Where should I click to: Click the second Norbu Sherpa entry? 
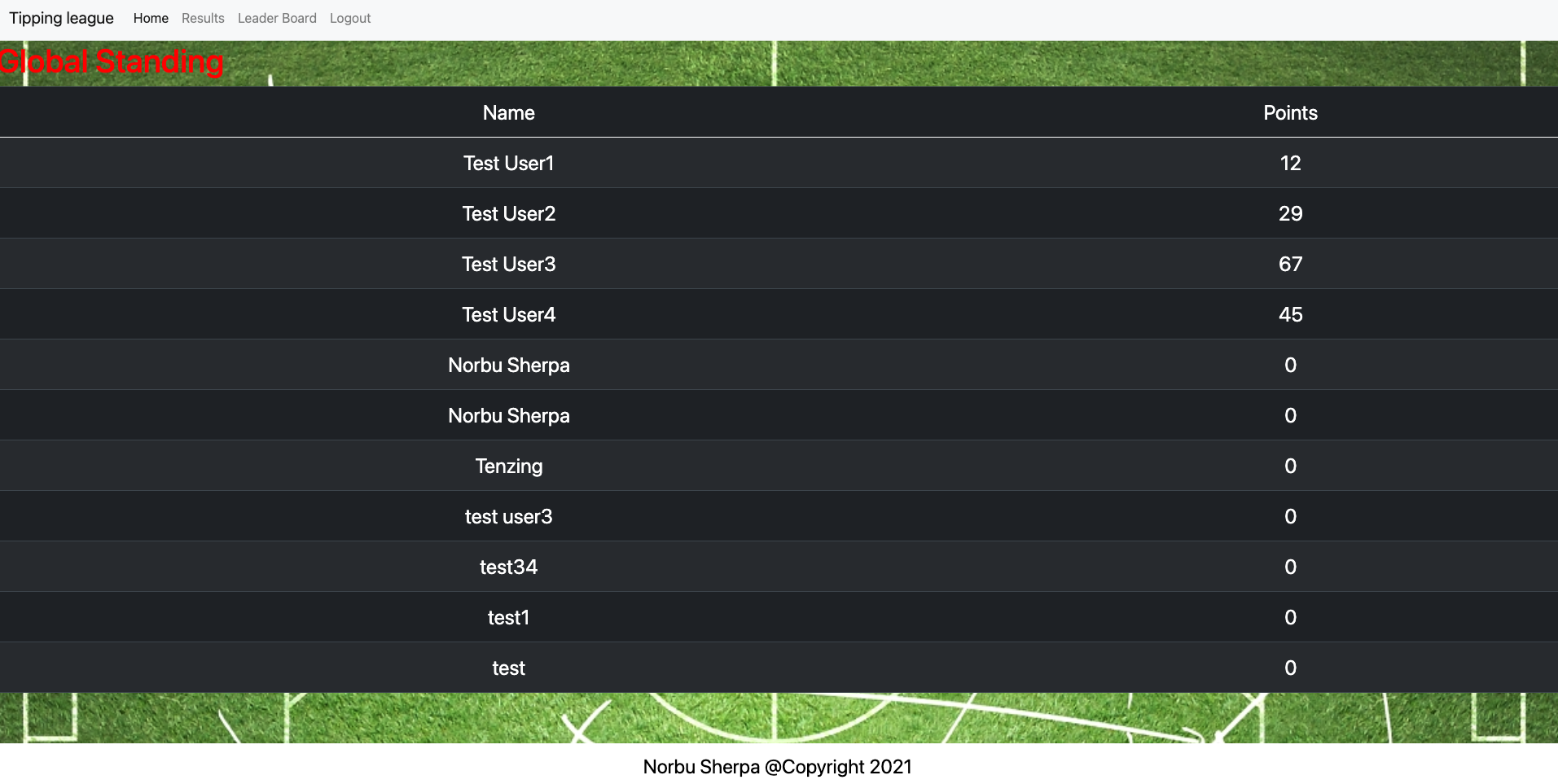[508, 415]
